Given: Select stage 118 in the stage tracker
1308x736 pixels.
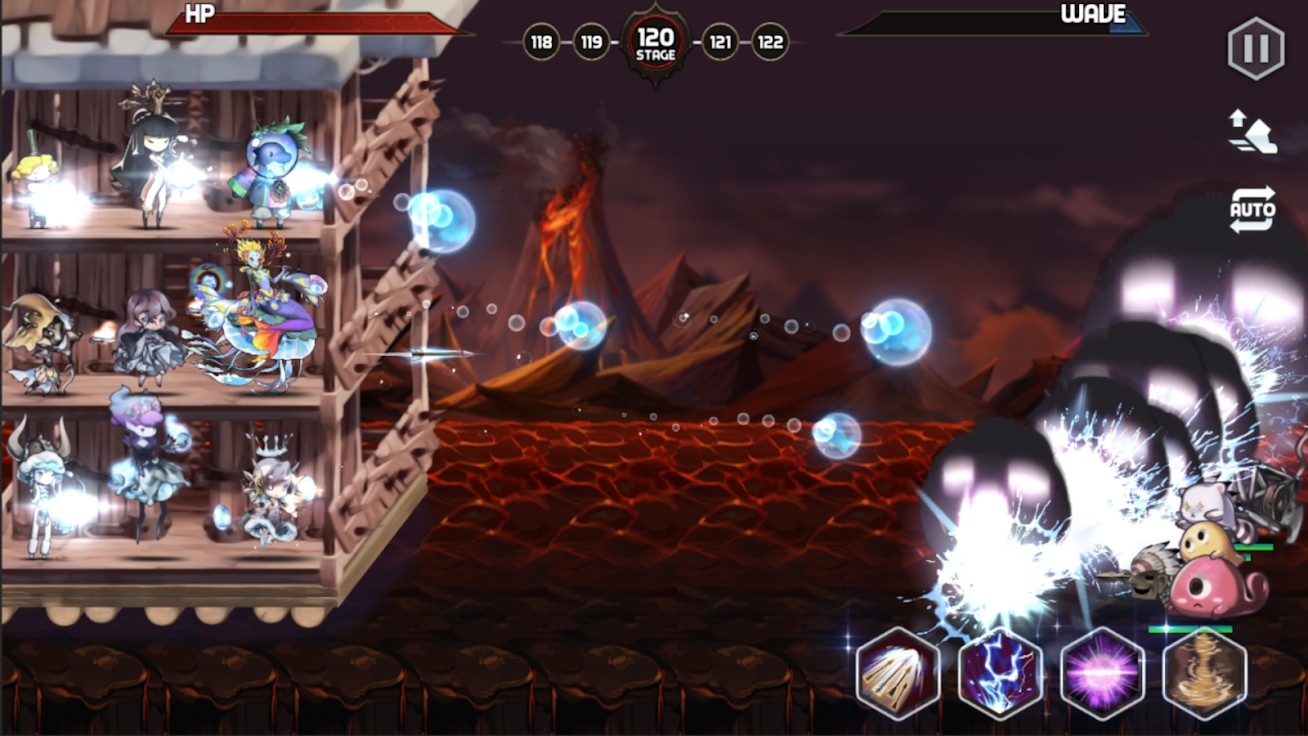Looking at the screenshot, I should pos(541,42).
